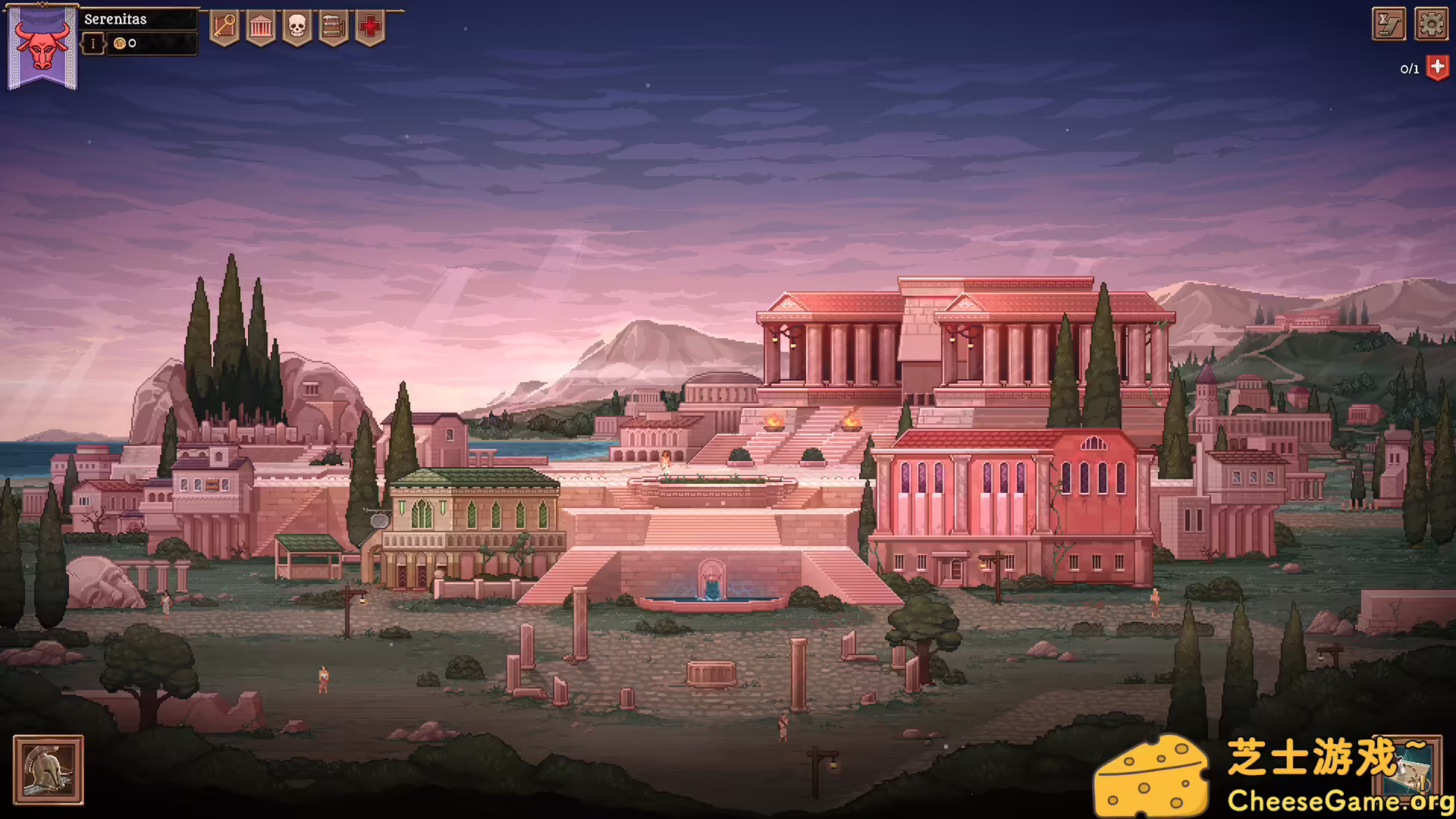
Task: Click the level I indicator
Action: click(x=93, y=43)
